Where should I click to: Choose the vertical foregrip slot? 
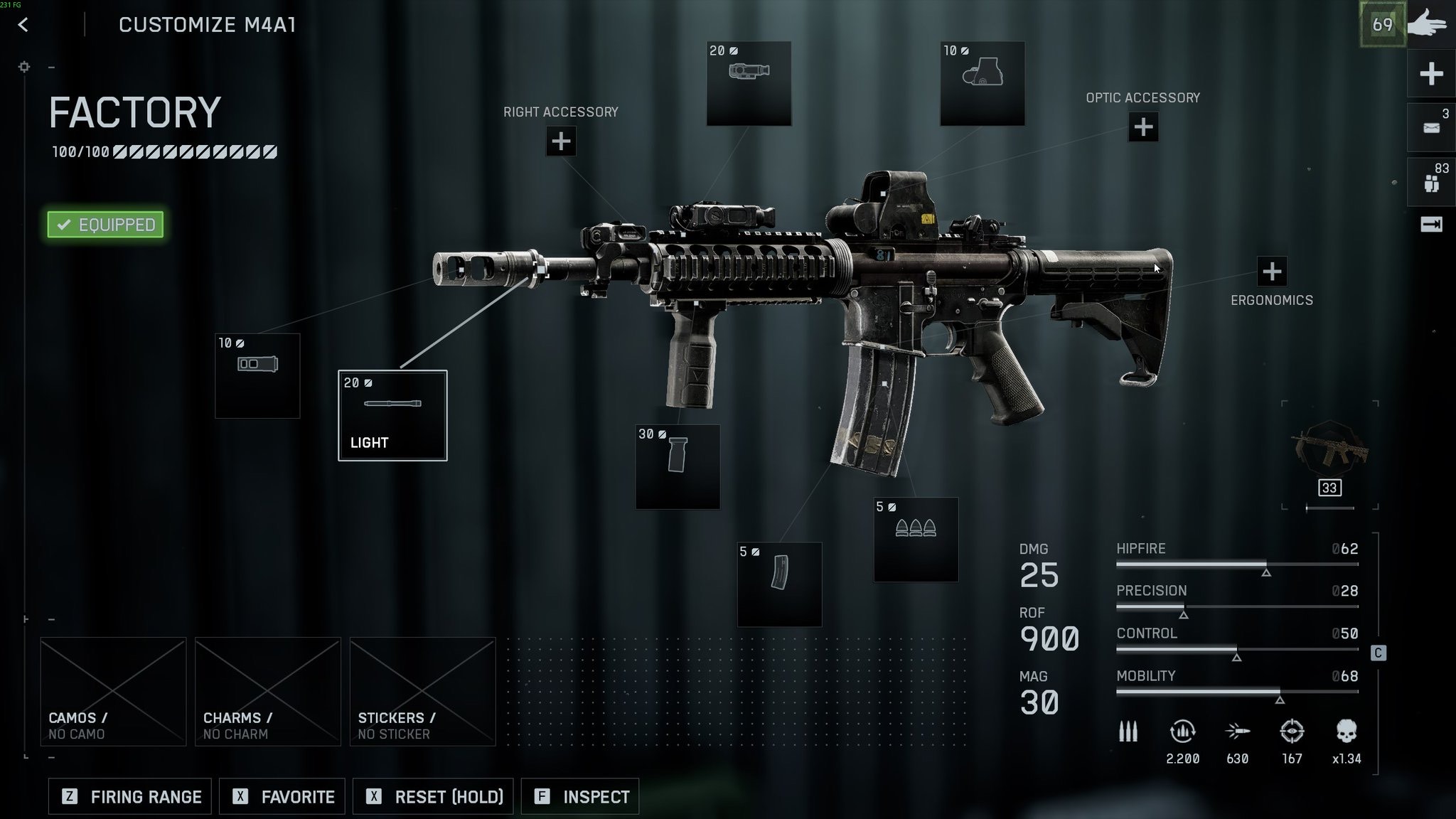click(678, 466)
